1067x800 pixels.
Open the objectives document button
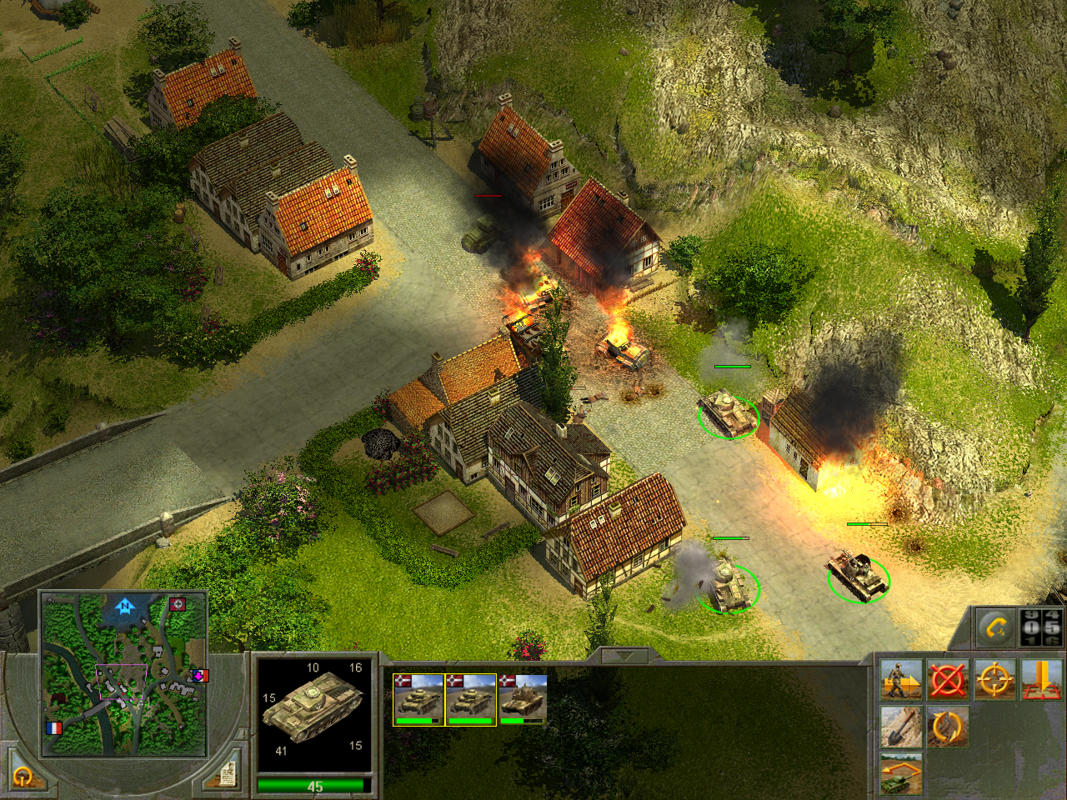(227, 775)
